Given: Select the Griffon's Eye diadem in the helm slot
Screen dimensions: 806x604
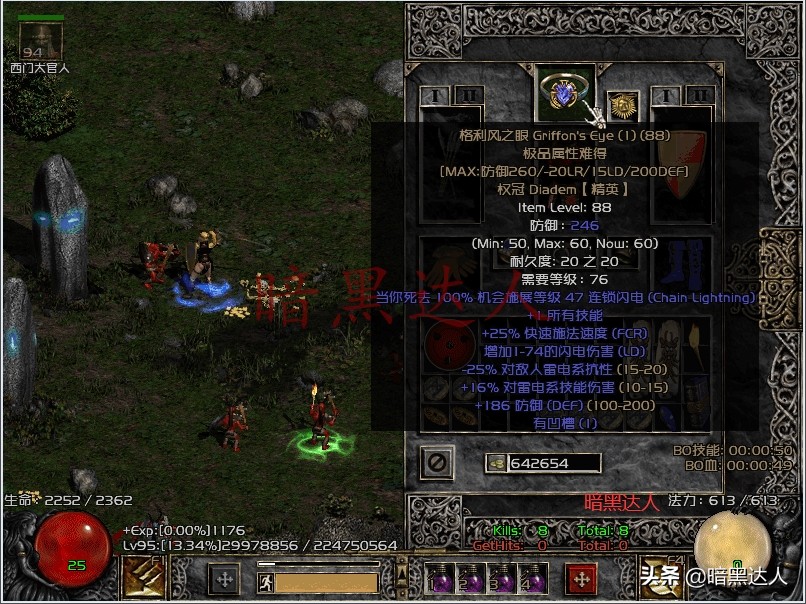Looking at the screenshot, I should 565,94.
